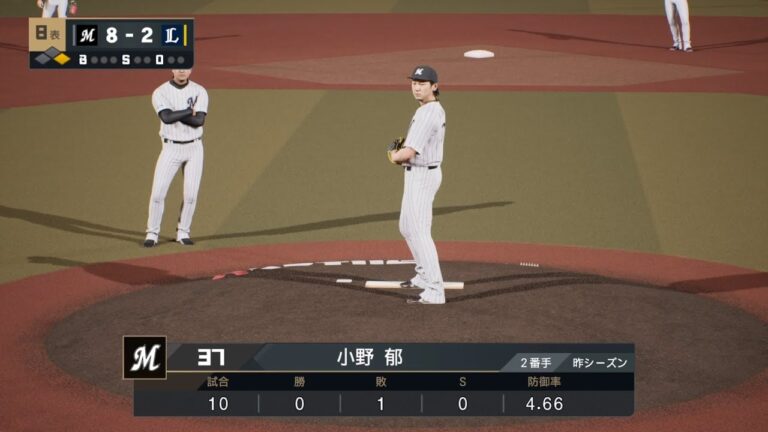This screenshot has height=432, width=768.
Task: Click the Marines logo on the pitcher banner
Action: 144,357
